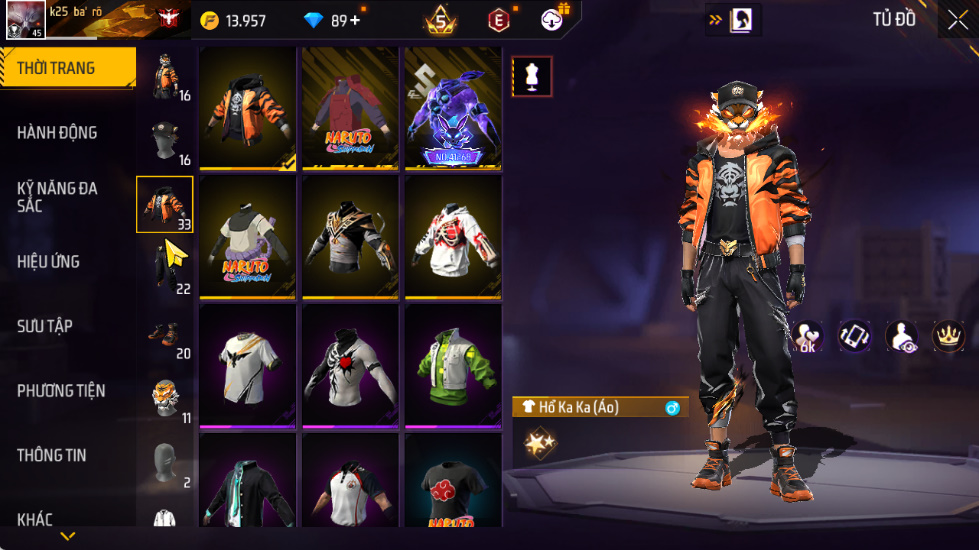Open the crown icon beside the character
The width and height of the screenshot is (979, 550).
click(x=948, y=336)
